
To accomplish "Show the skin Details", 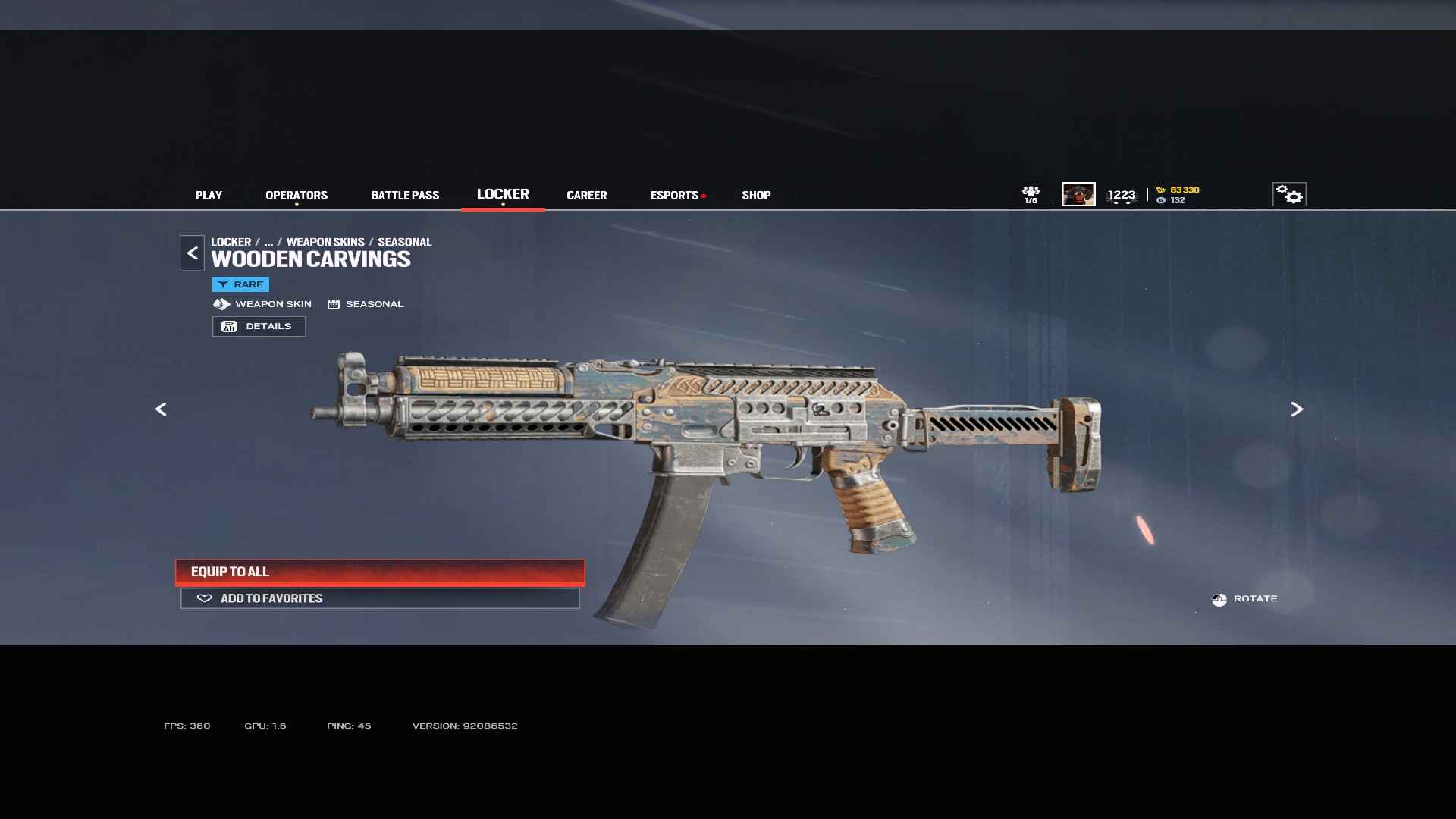I will pyautogui.click(x=259, y=326).
